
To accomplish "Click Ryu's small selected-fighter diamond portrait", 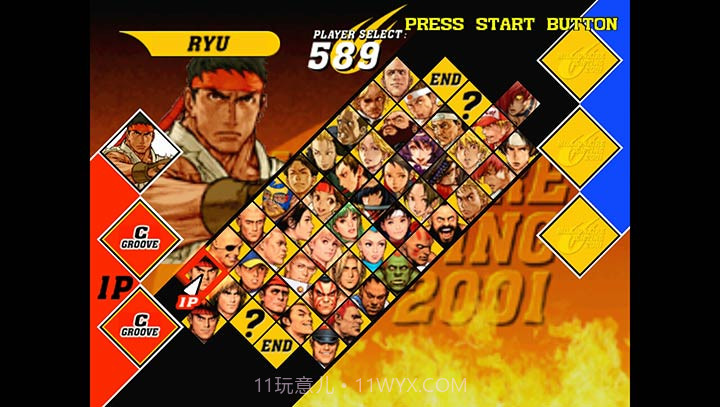I will [138, 150].
